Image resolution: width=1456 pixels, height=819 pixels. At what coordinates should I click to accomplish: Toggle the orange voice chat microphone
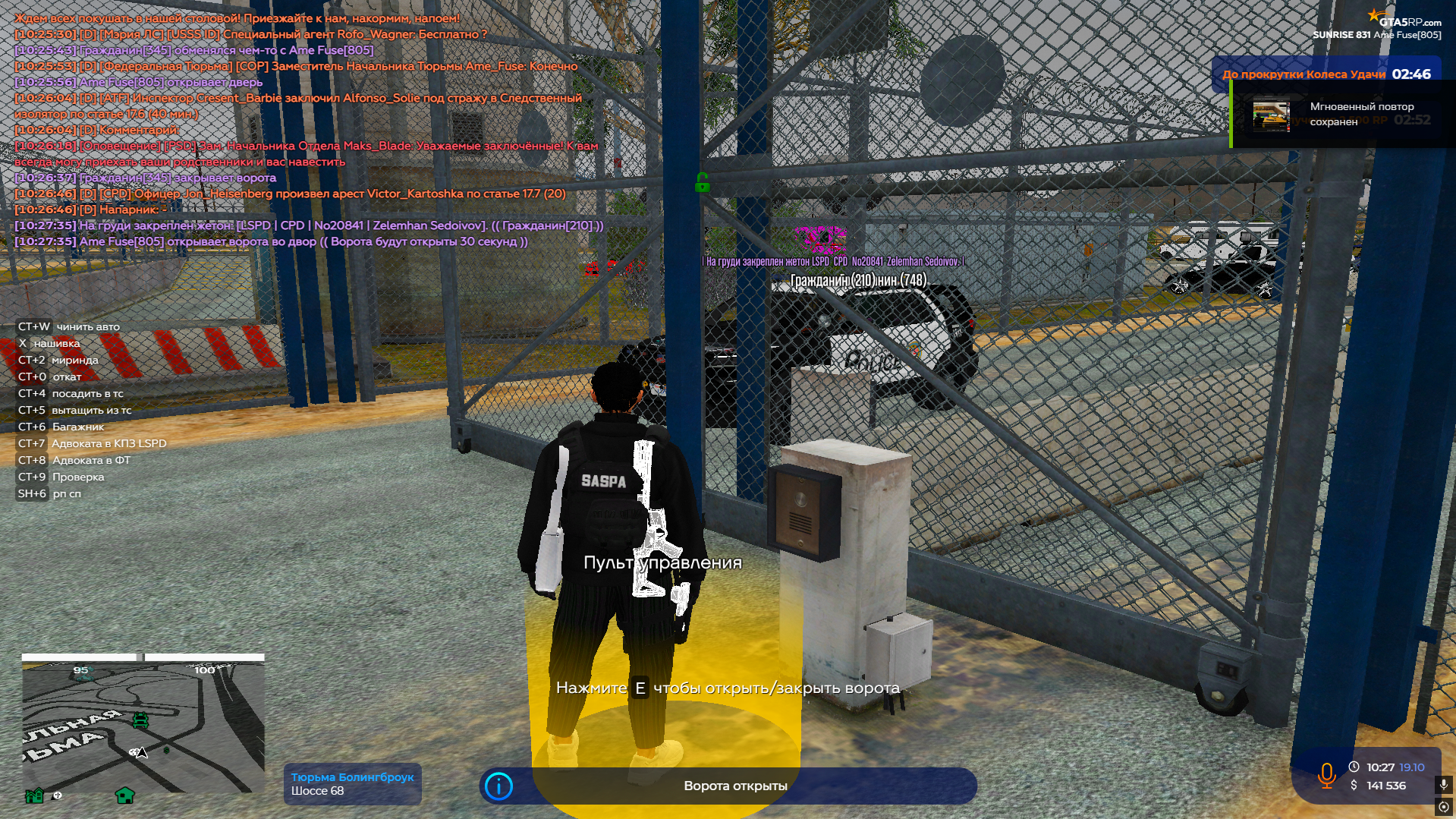tap(1326, 776)
